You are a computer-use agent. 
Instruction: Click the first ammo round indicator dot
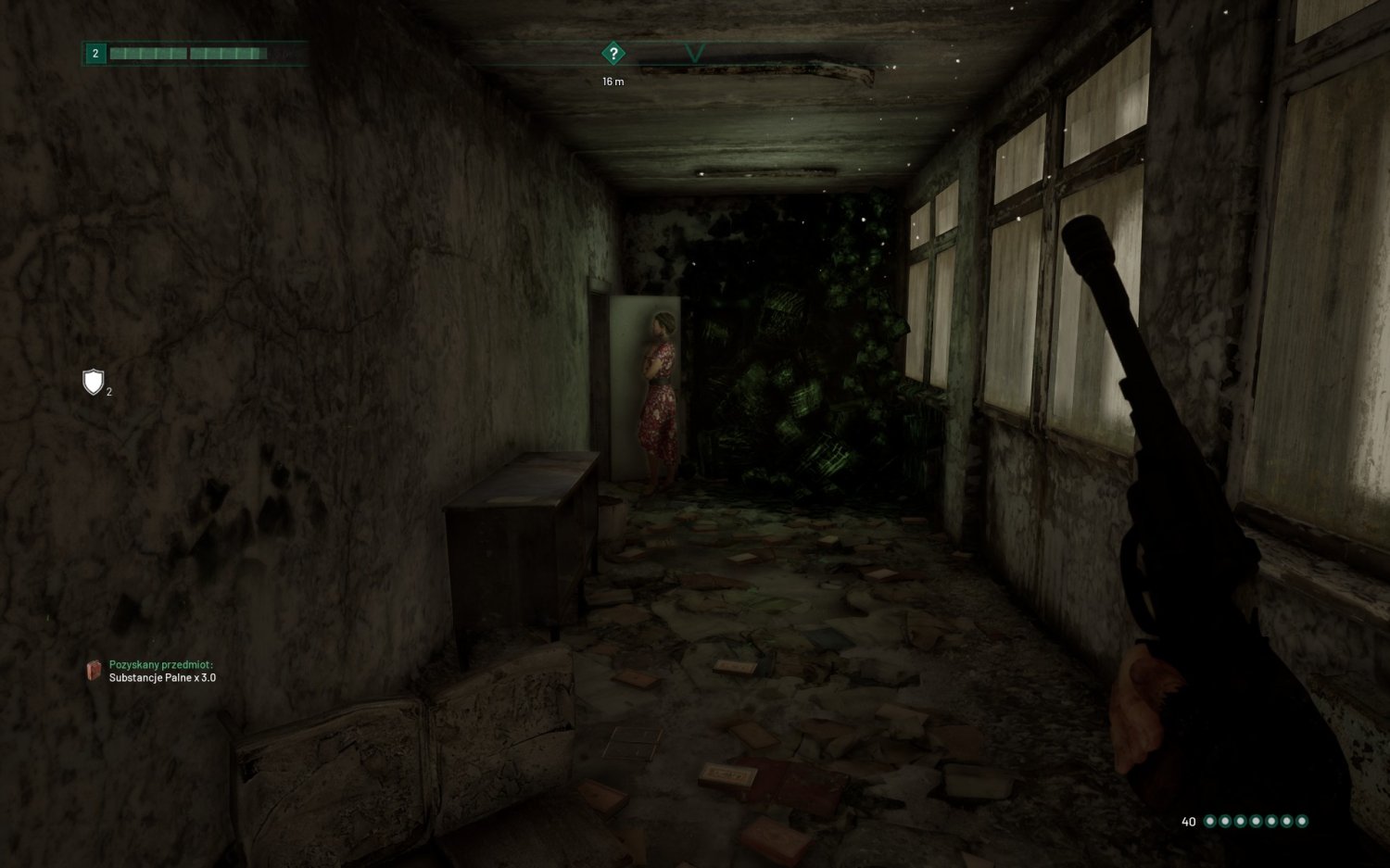1212,820
